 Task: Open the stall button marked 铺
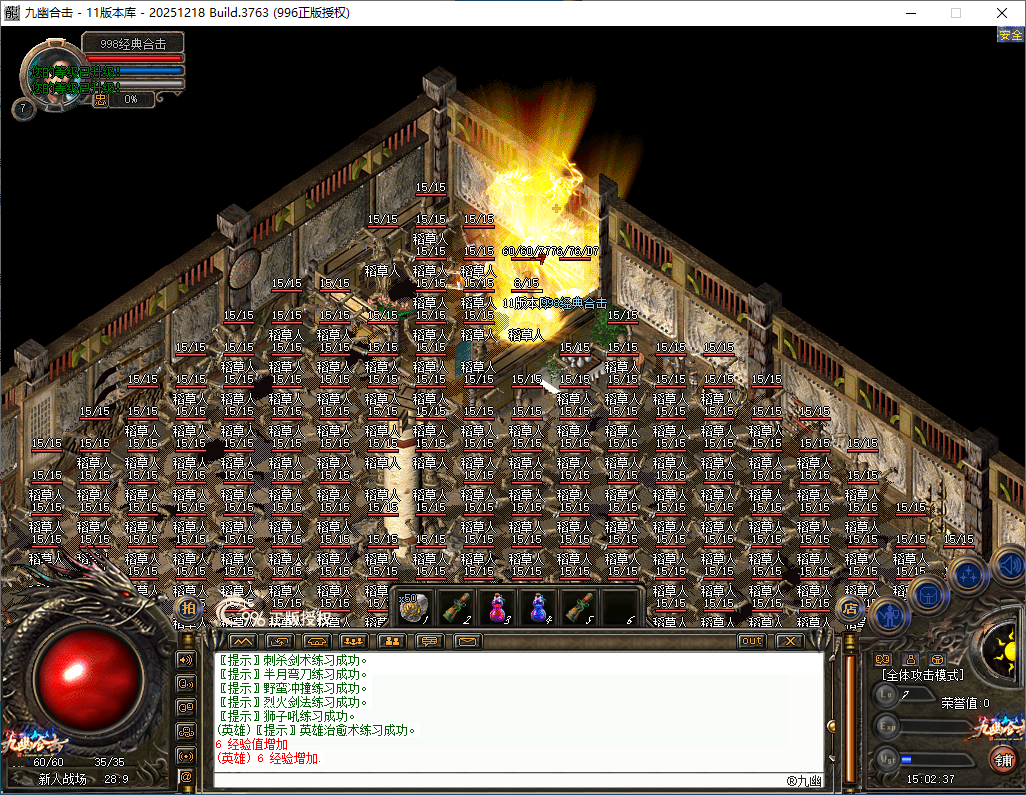(1001, 759)
